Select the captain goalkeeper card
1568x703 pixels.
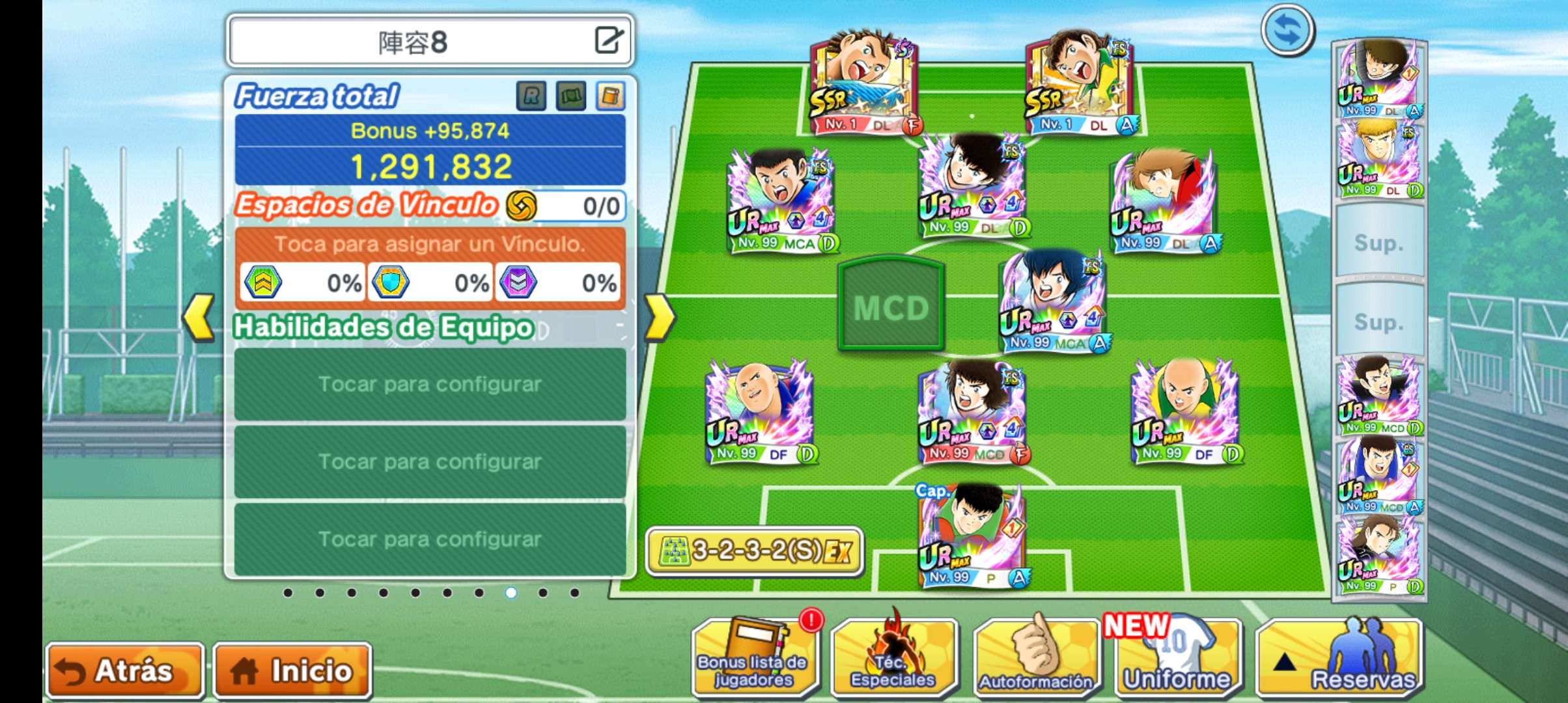click(972, 537)
